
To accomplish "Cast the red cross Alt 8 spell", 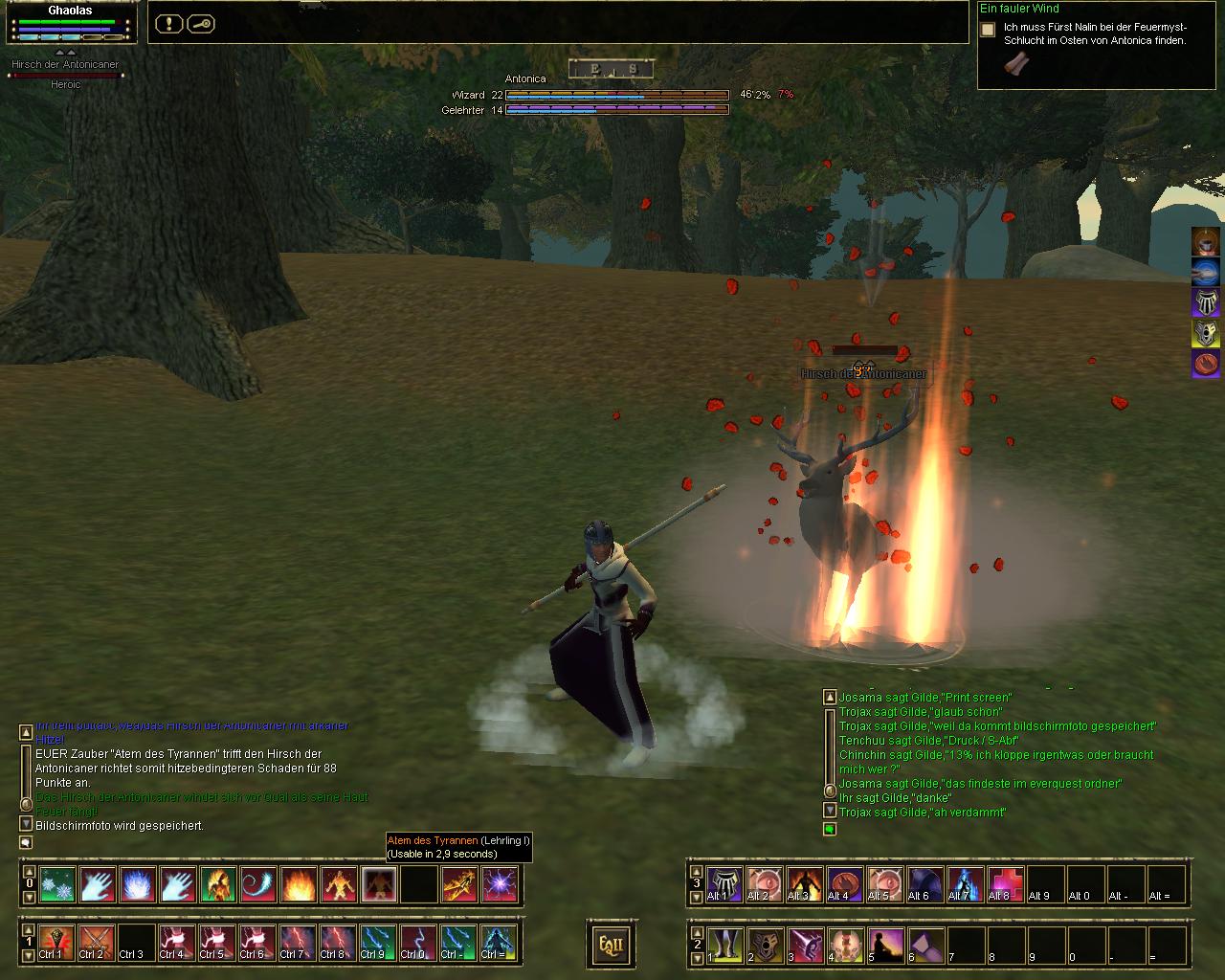I will tap(1006, 885).
